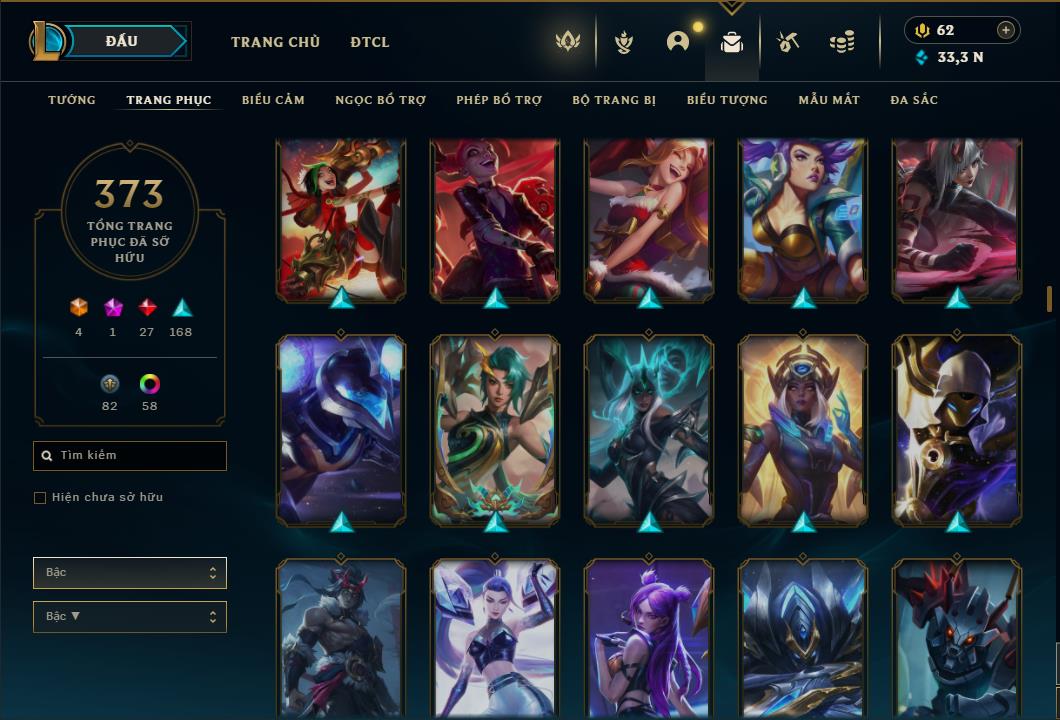The width and height of the screenshot is (1060, 720).
Task: Switch to the MẪU MẮT tab
Action: pos(829,100)
